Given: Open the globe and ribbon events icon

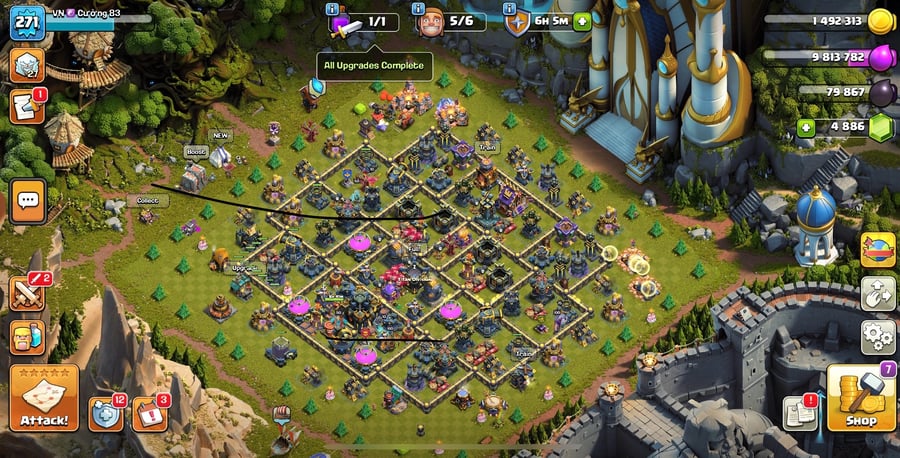Looking at the screenshot, I should 878,249.
